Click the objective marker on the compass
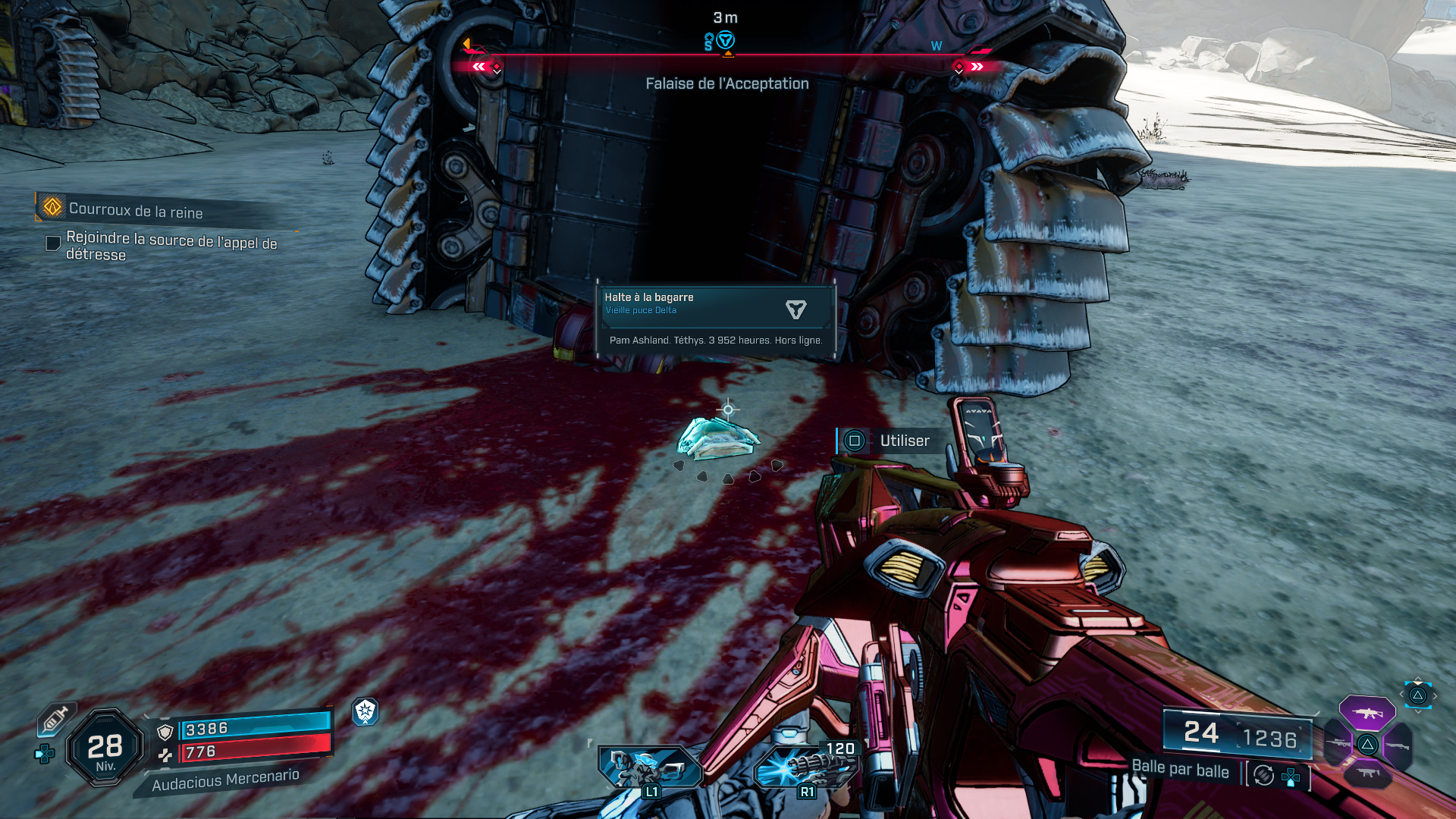Screen dimensions: 1456x819 pyautogui.click(x=726, y=41)
